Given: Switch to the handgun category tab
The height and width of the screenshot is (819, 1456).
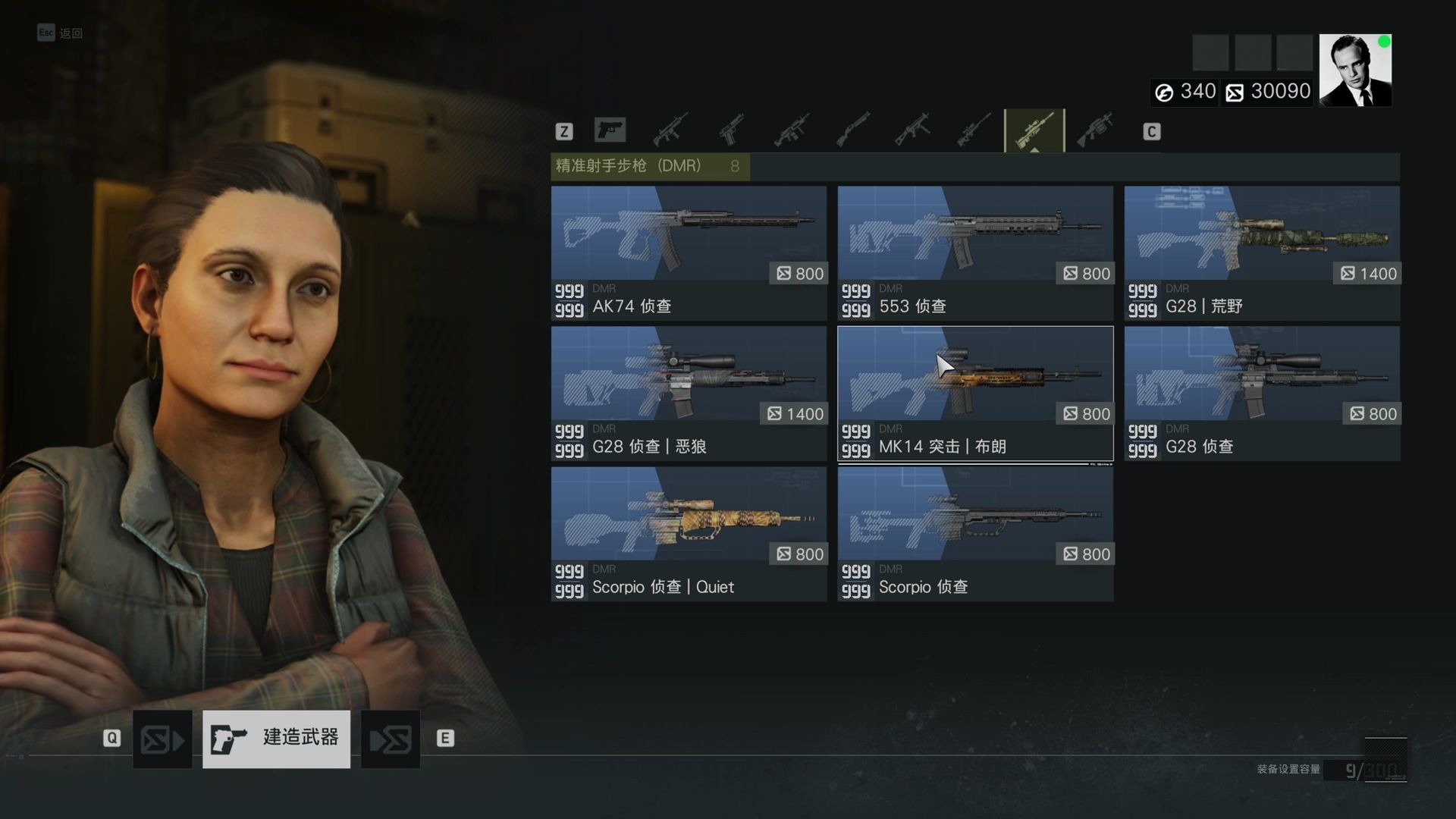Looking at the screenshot, I should click(731, 130).
